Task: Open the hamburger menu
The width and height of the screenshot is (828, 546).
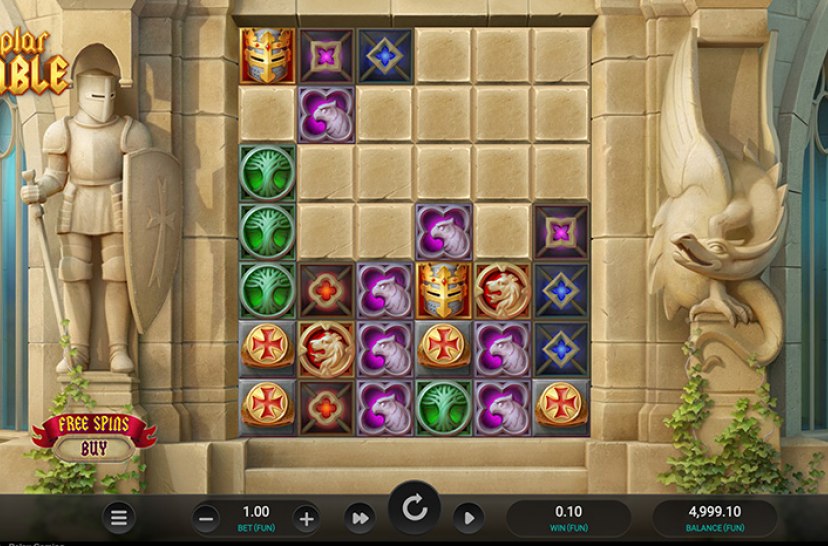Action: (119, 517)
